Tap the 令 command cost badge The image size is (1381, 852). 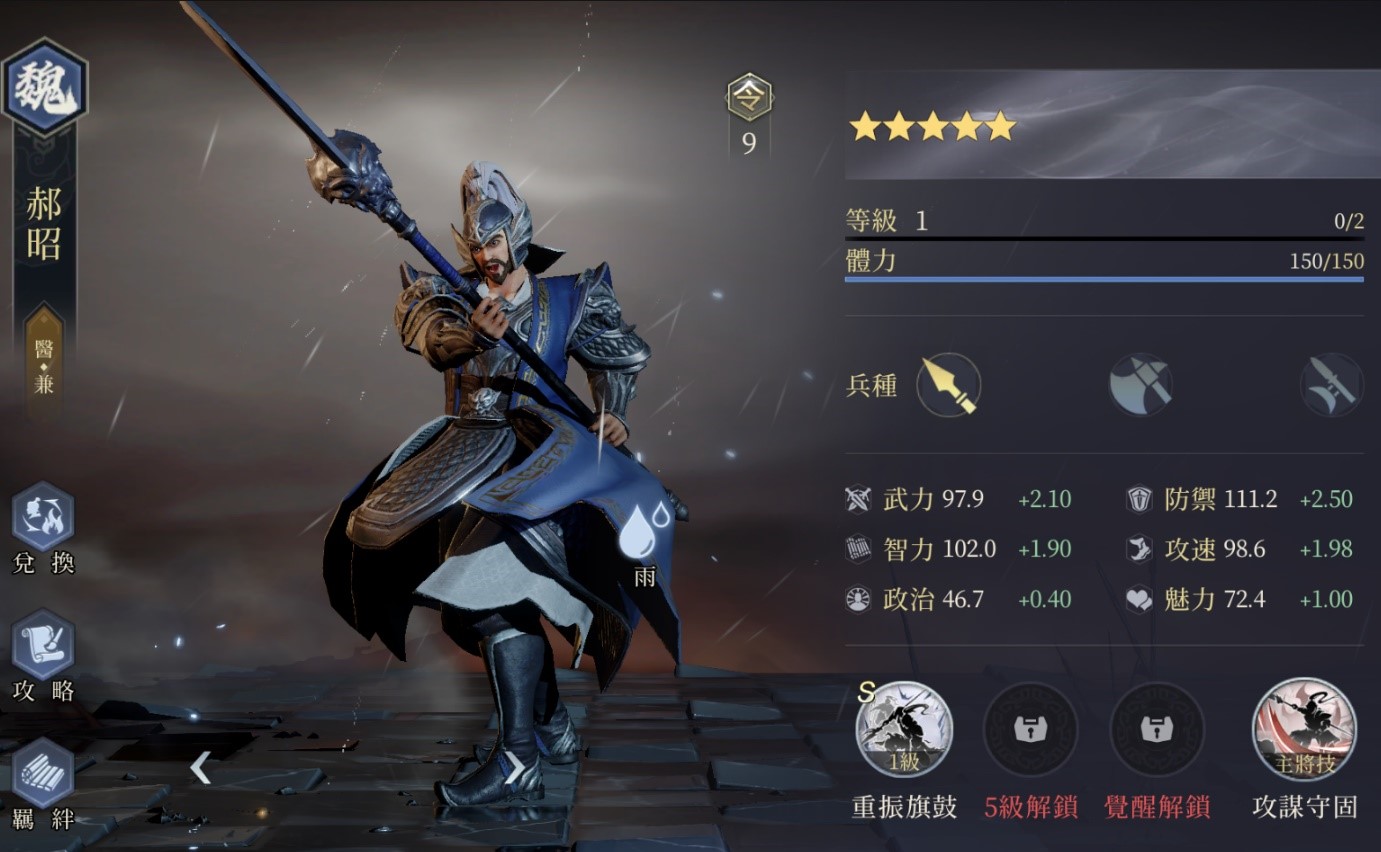click(749, 98)
